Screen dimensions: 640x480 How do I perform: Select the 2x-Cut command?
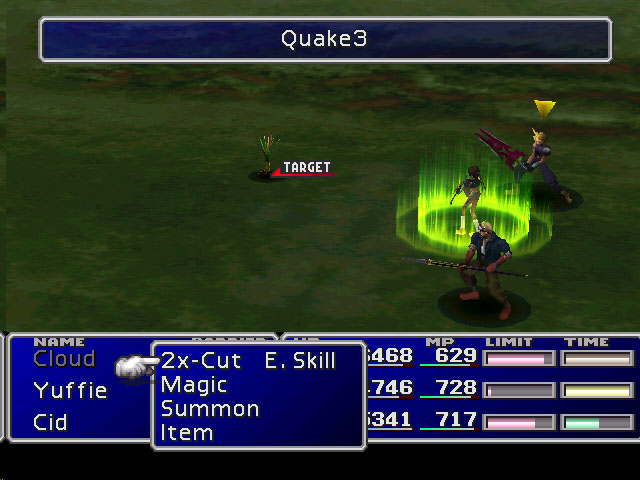click(x=201, y=361)
